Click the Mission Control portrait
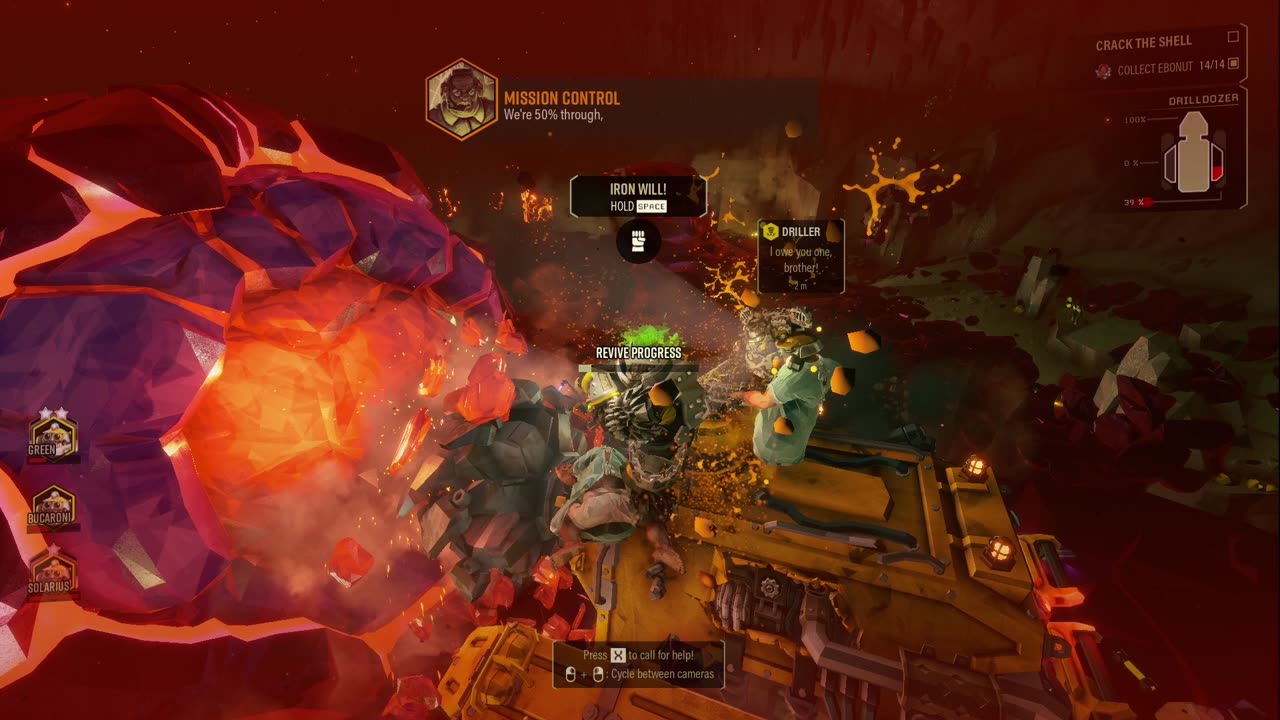 (461, 99)
